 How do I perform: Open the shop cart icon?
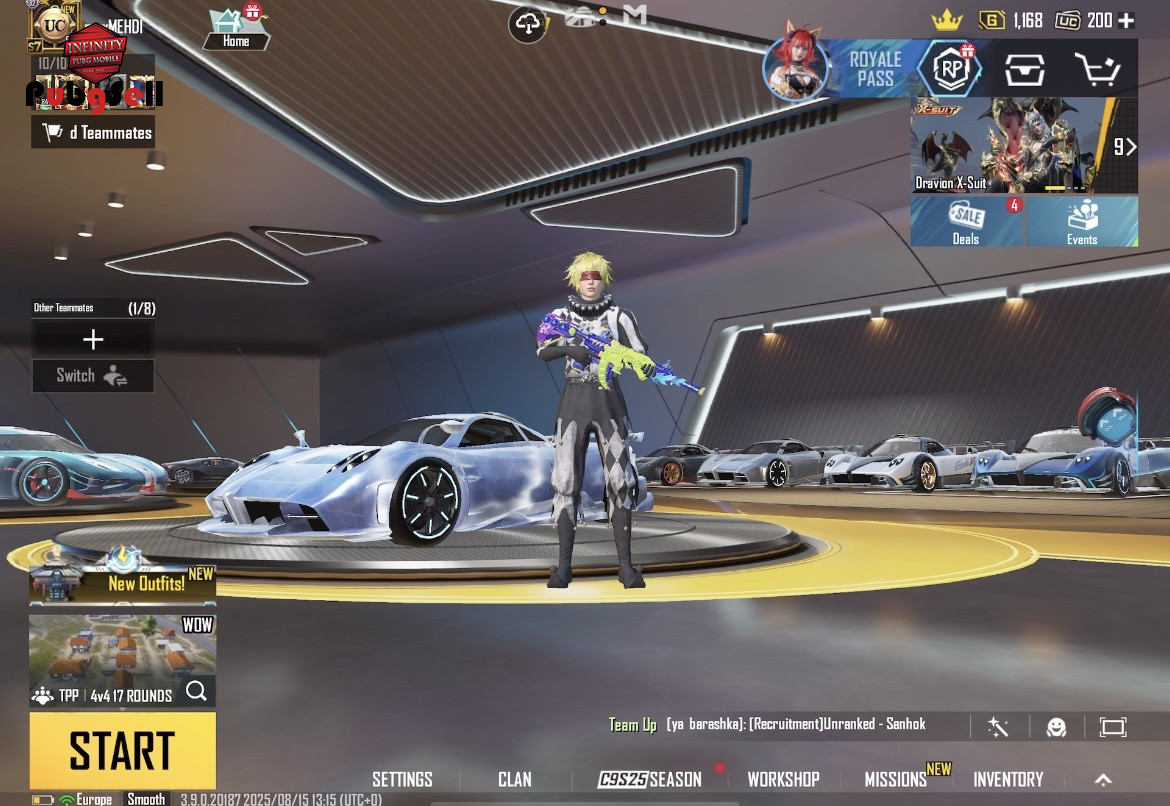click(x=1096, y=69)
